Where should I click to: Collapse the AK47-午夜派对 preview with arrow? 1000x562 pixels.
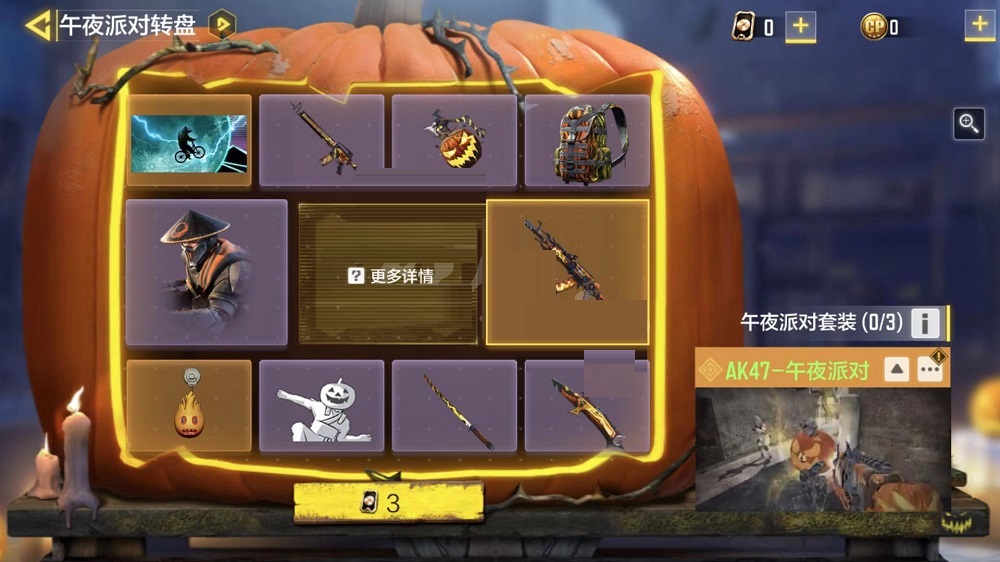[x=897, y=369]
